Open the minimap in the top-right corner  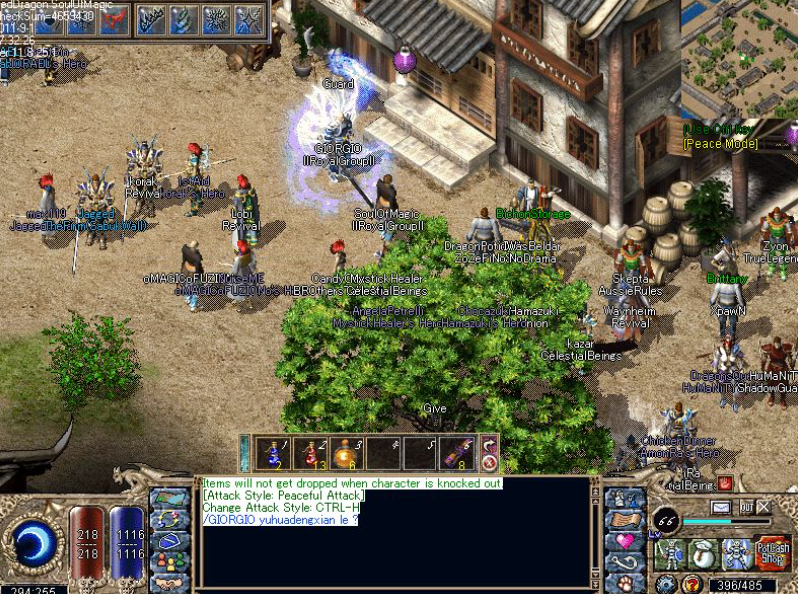(739, 58)
